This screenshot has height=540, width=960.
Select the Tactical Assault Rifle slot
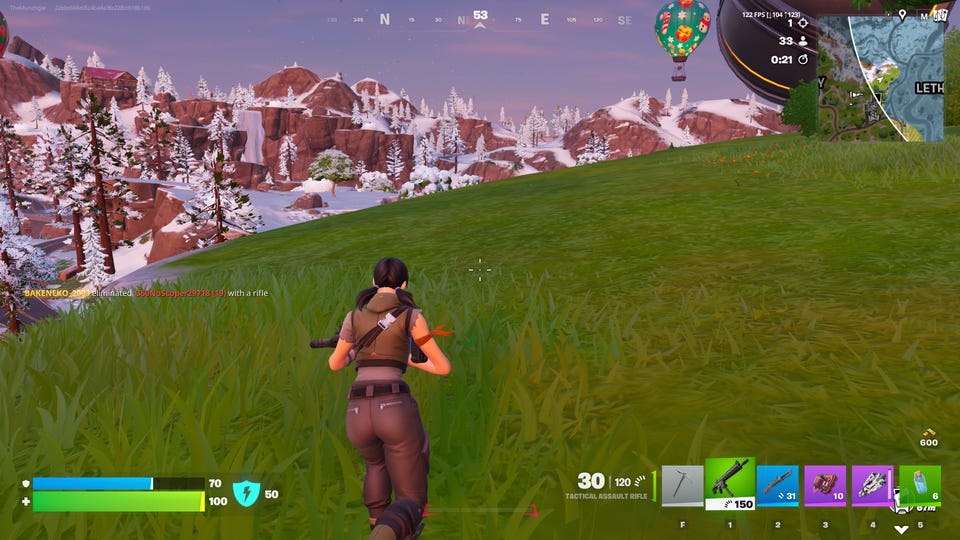coord(730,482)
